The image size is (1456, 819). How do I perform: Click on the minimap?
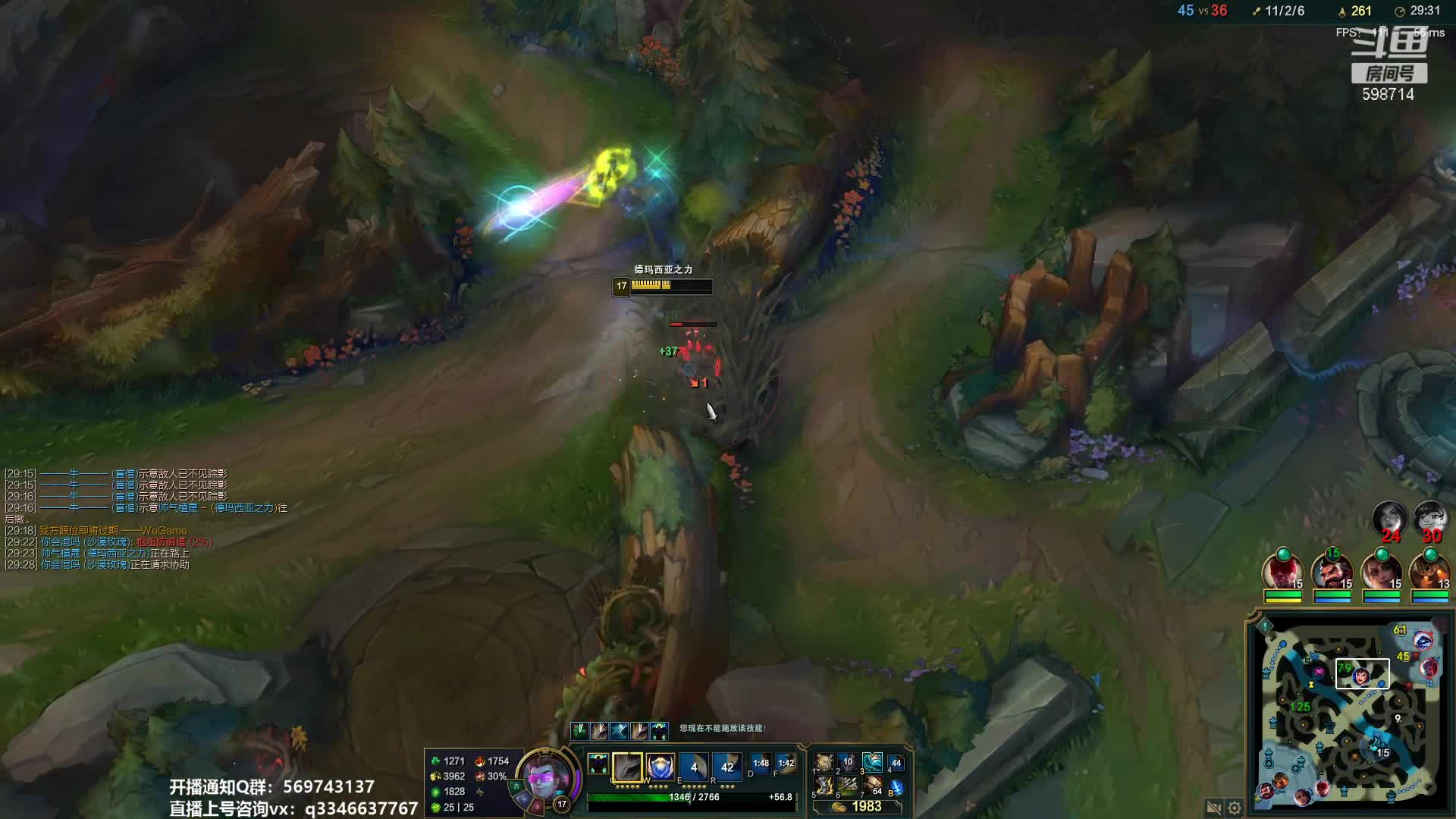1350,713
